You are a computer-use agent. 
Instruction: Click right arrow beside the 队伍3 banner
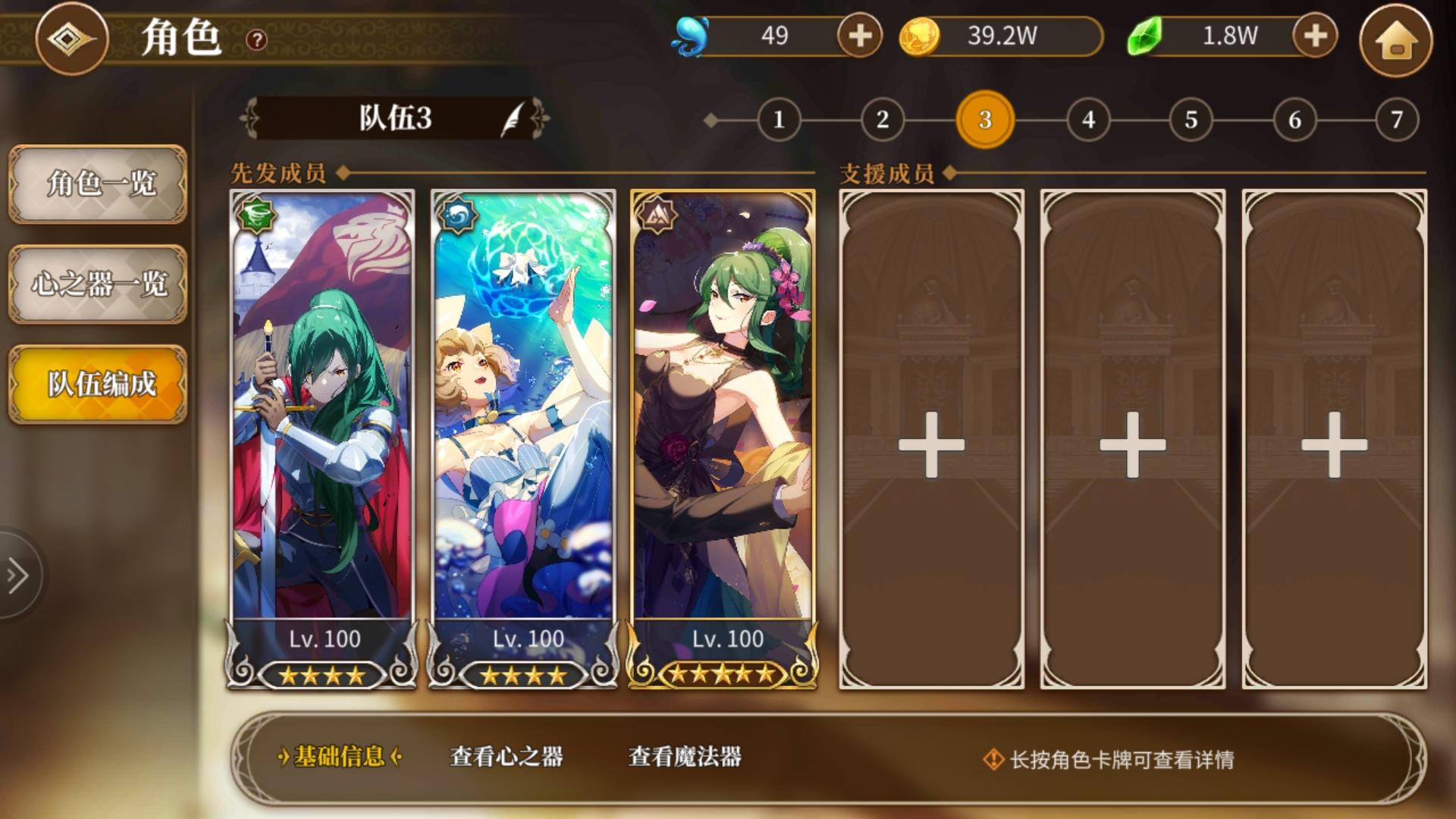pos(540,119)
